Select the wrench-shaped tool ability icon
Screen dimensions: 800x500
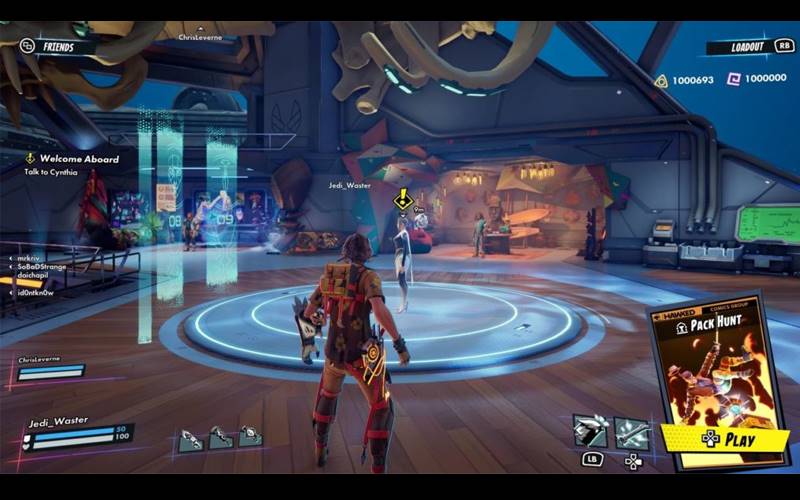coord(632,431)
